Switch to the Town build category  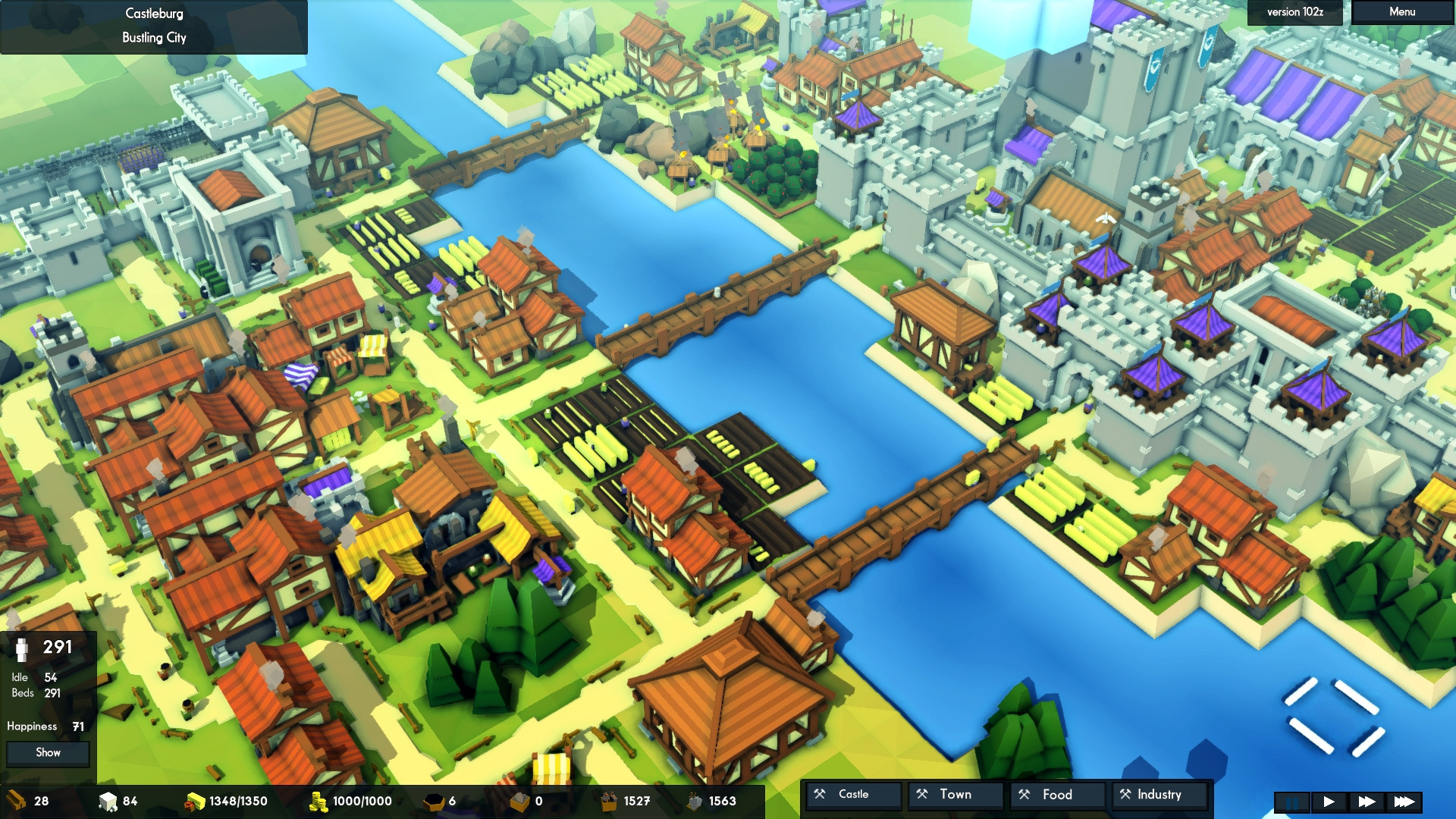pos(955,795)
